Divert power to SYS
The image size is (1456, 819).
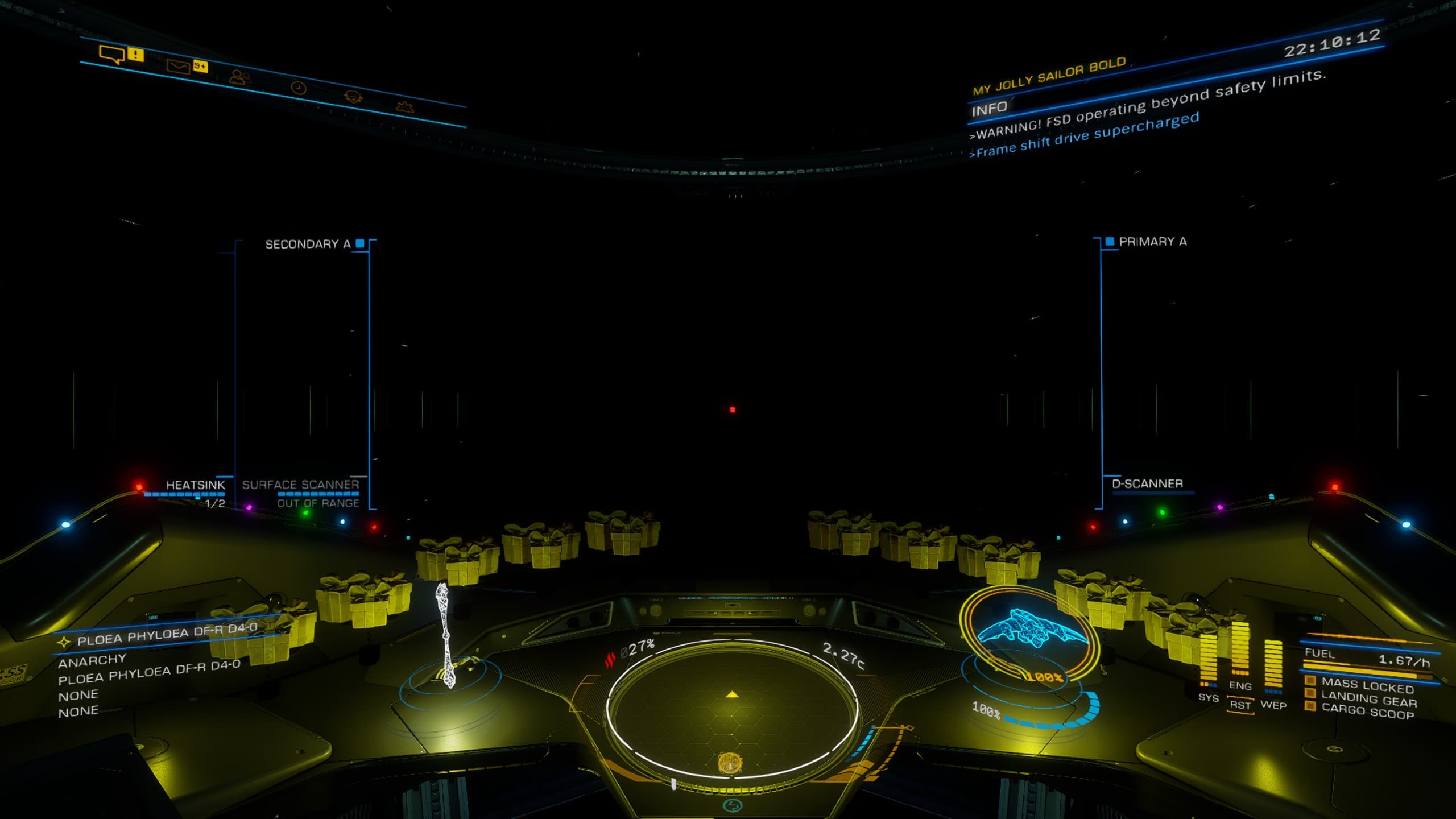tap(1208, 698)
